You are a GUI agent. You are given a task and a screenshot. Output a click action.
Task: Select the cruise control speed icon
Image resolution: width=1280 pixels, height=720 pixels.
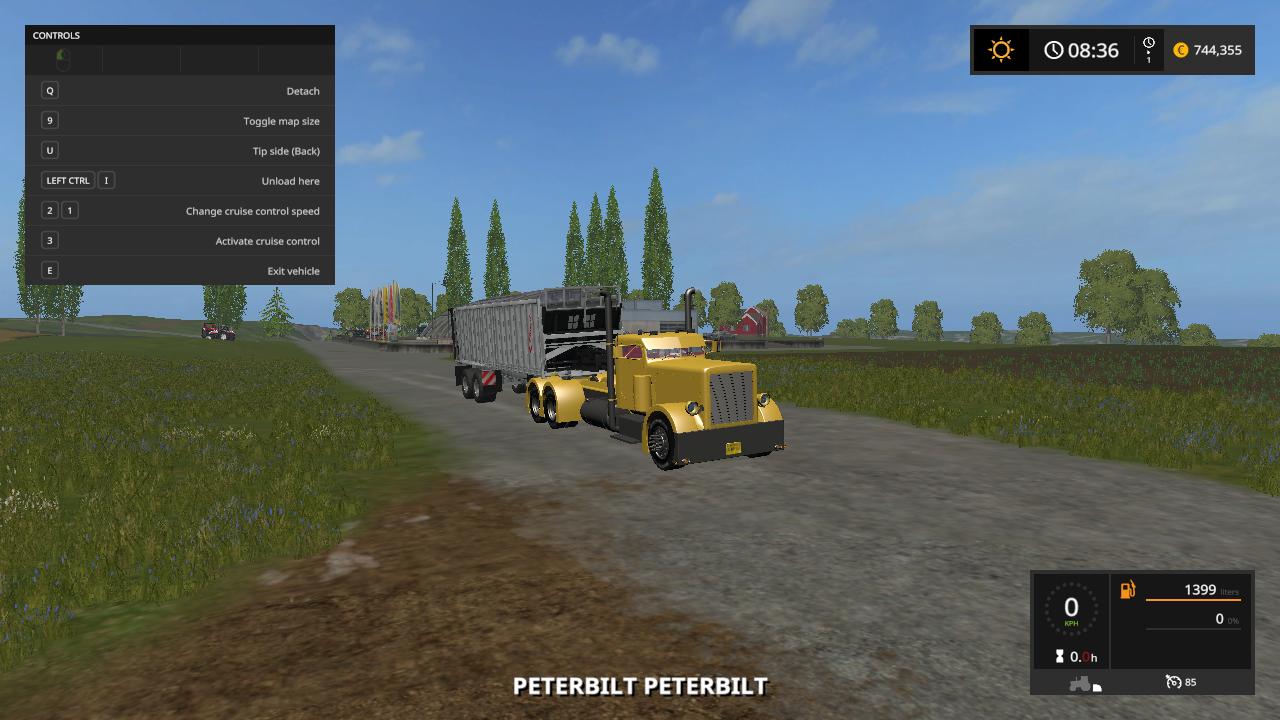[1174, 682]
